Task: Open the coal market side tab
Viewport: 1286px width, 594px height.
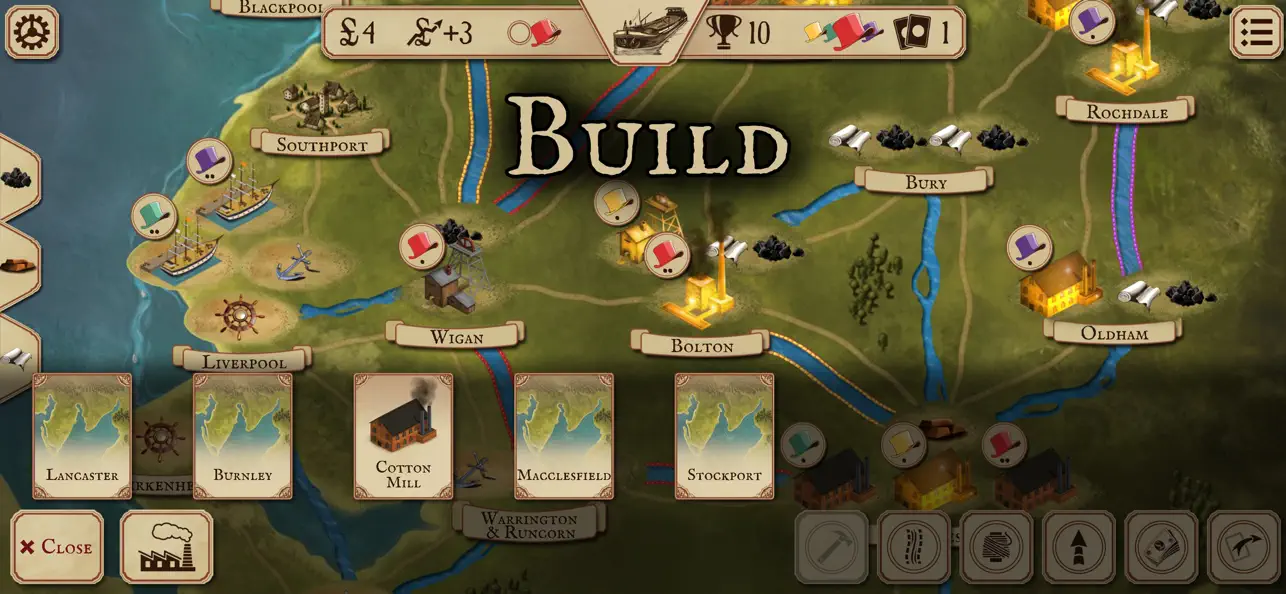Action: pos(15,178)
